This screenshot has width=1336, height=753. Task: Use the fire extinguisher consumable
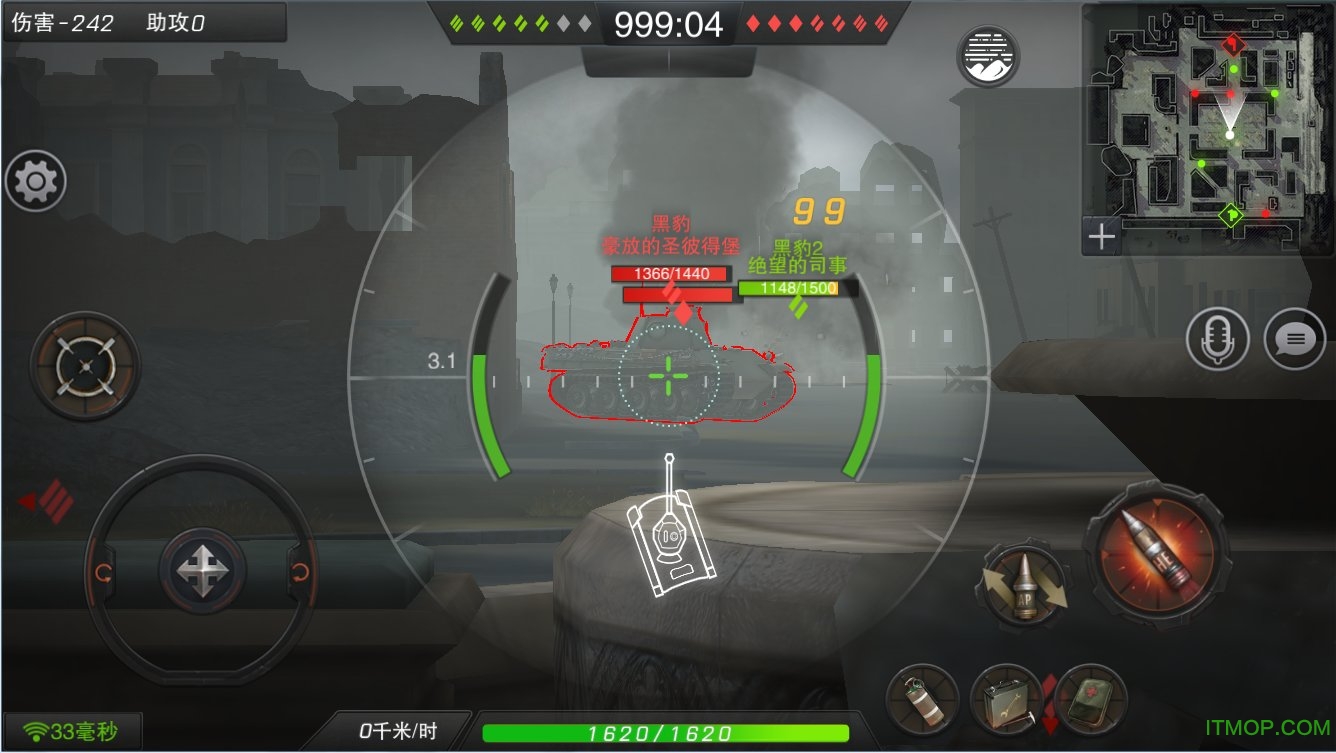tap(921, 699)
